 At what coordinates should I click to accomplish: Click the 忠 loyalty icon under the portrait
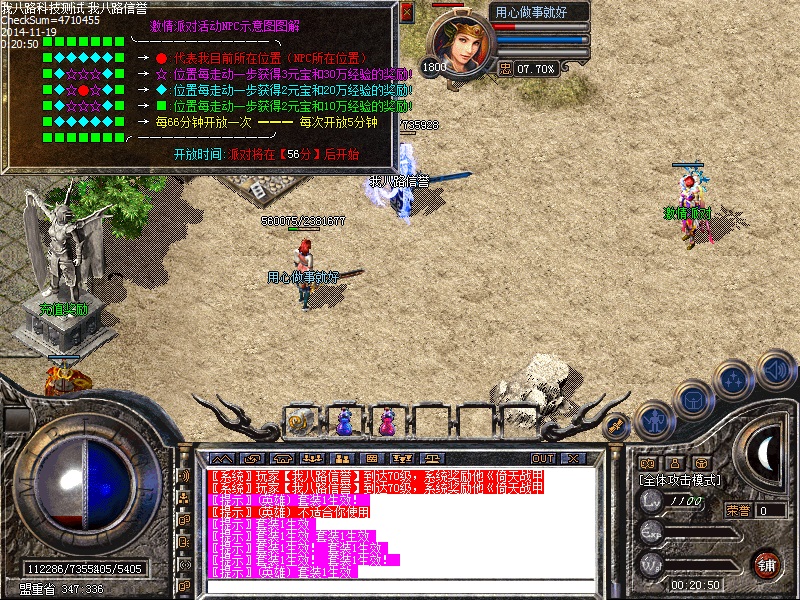coord(505,69)
